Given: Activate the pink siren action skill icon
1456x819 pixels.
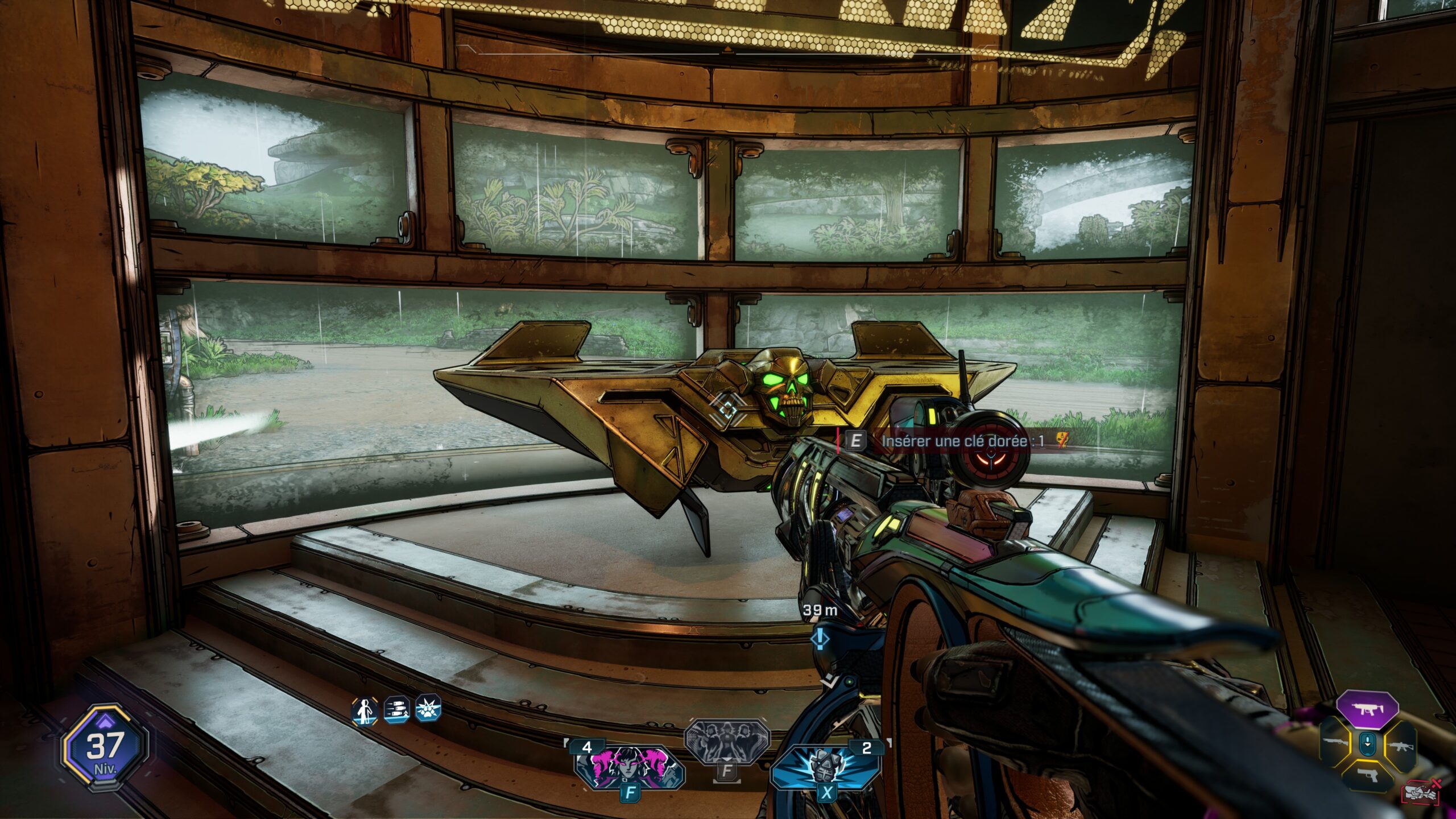Looking at the screenshot, I should [628, 768].
